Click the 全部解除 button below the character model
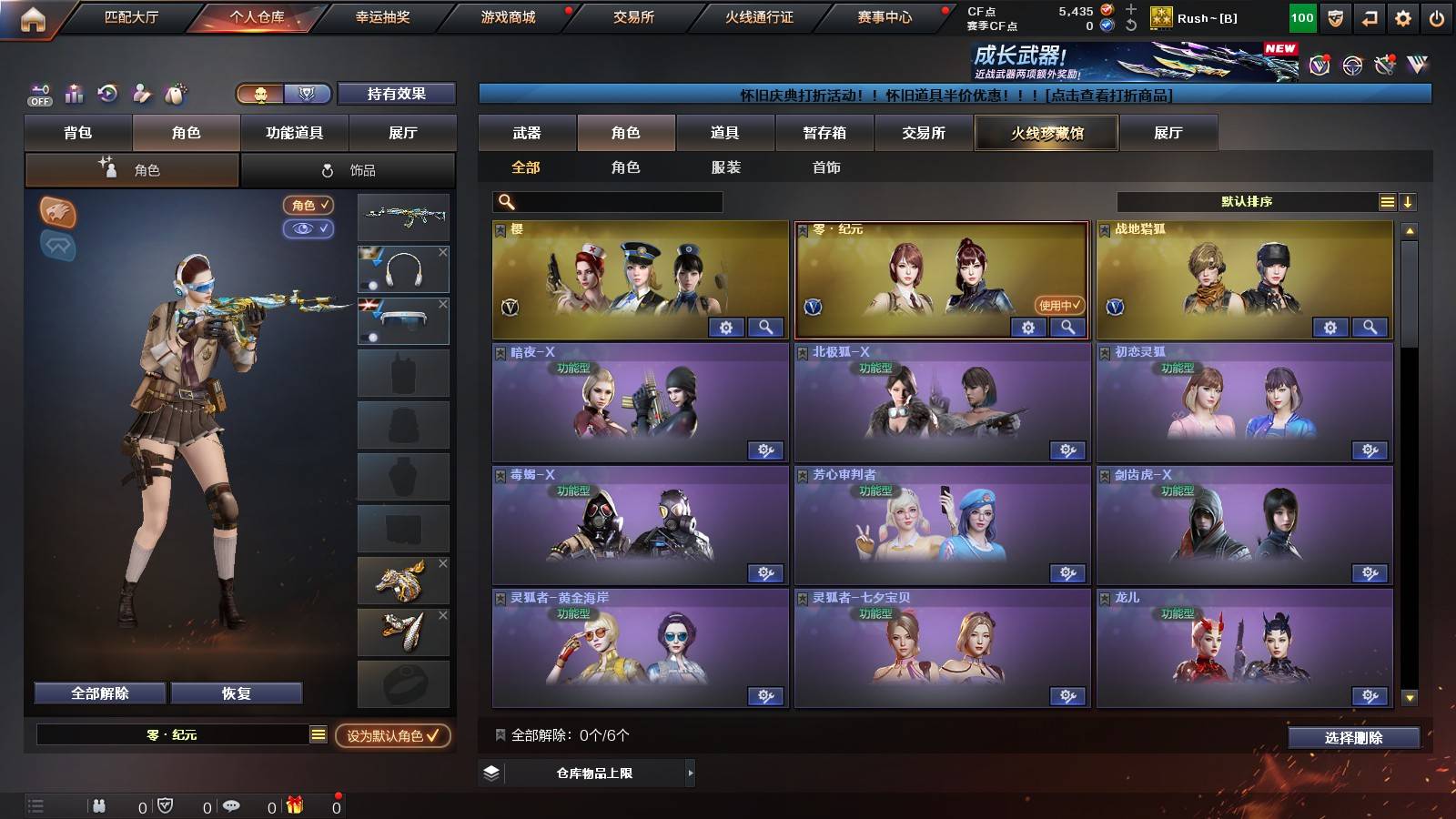This screenshot has height=819, width=1456. pos(98,693)
